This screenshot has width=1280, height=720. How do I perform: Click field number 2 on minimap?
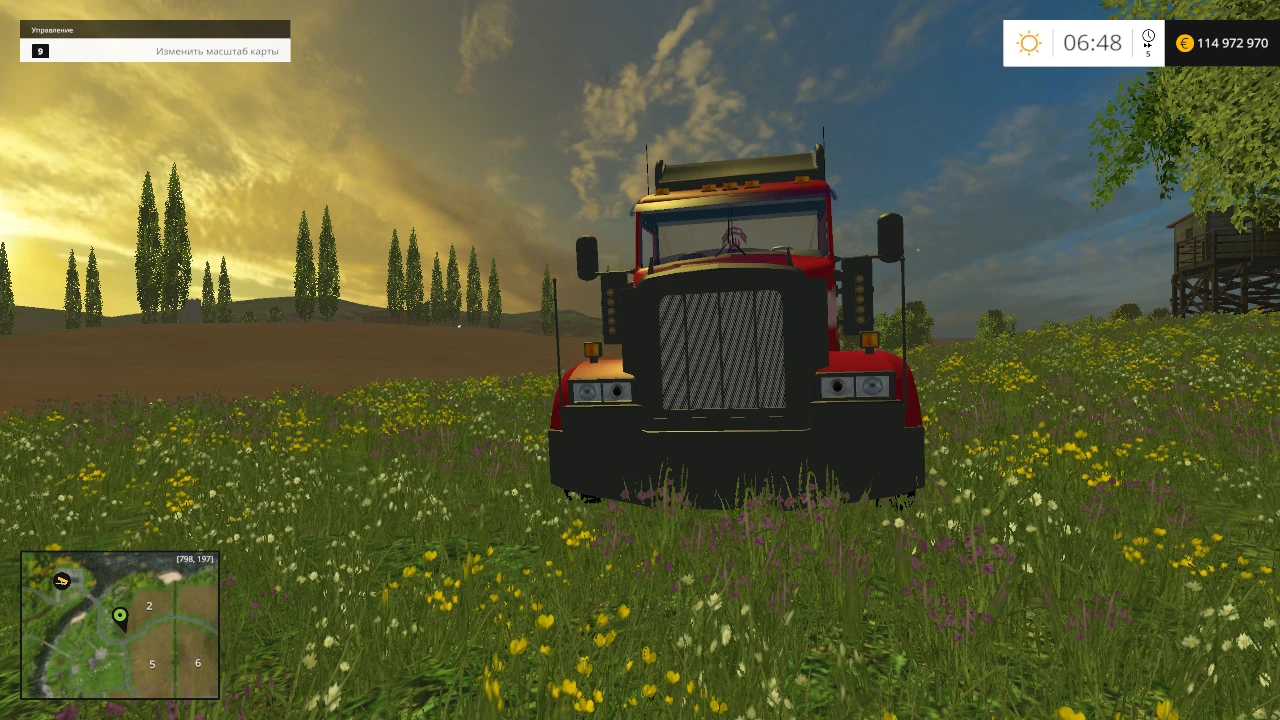pyautogui.click(x=149, y=606)
